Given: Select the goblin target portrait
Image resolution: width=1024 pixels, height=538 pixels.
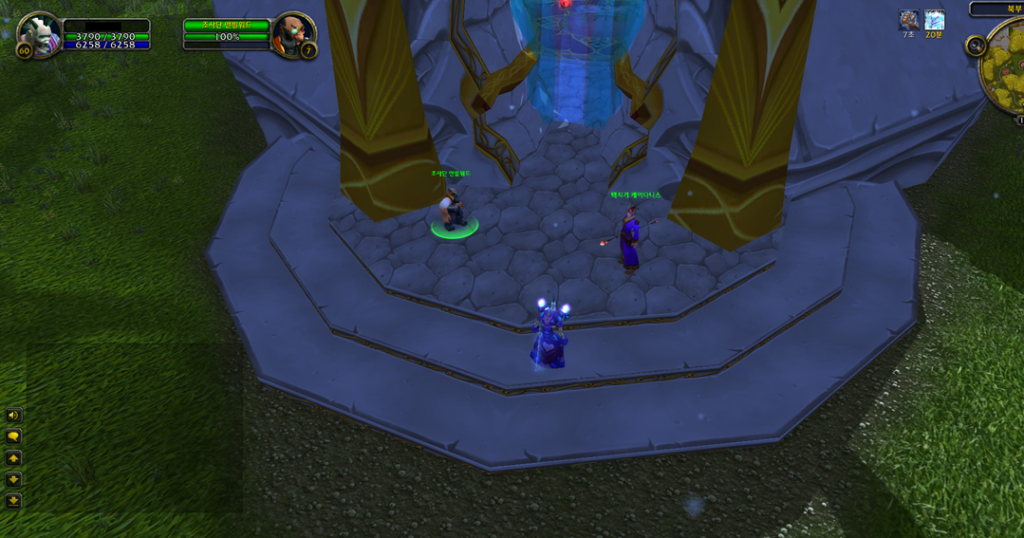Looking at the screenshot, I should [x=293, y=33].
